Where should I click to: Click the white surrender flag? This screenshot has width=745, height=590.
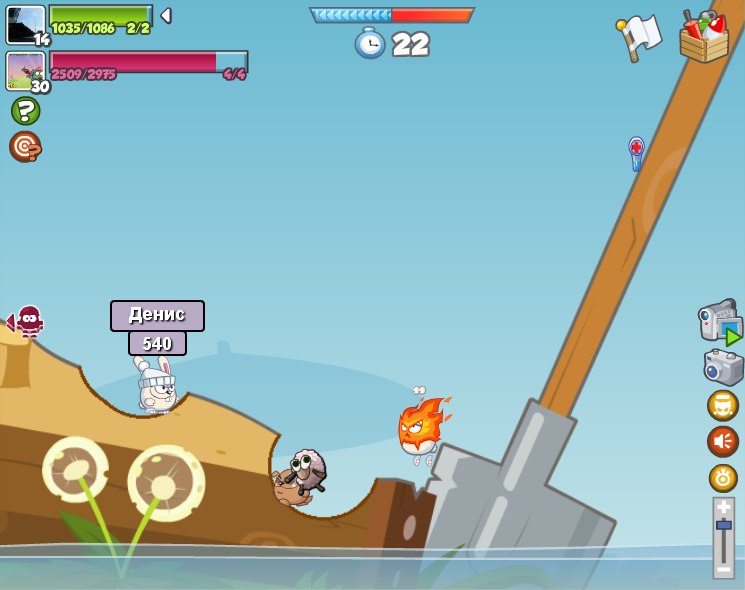pyautogui.click(x=639, y=37)
